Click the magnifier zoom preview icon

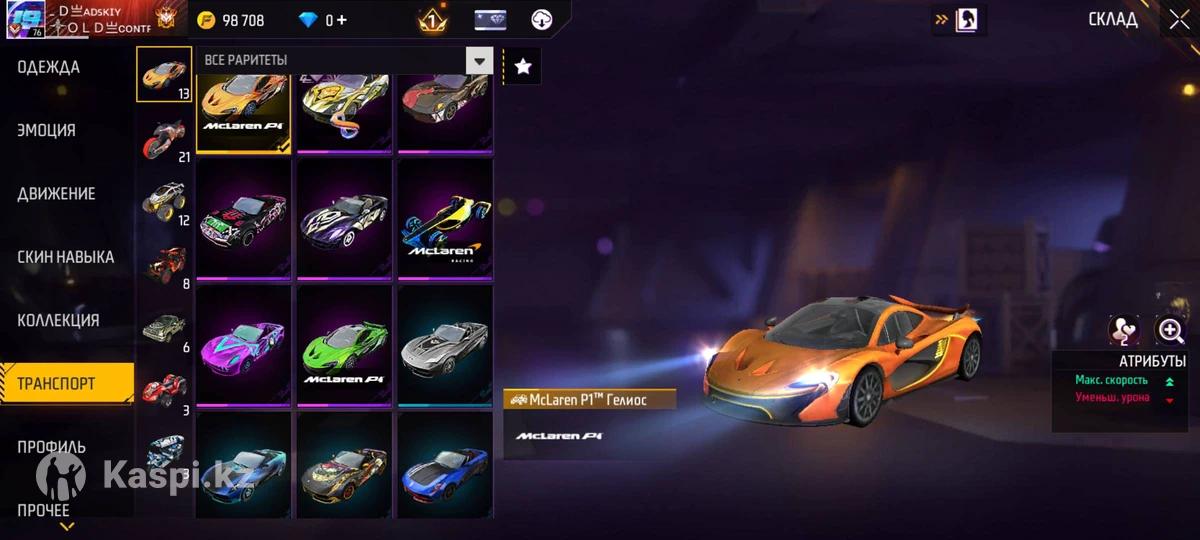click(1169, 330)
